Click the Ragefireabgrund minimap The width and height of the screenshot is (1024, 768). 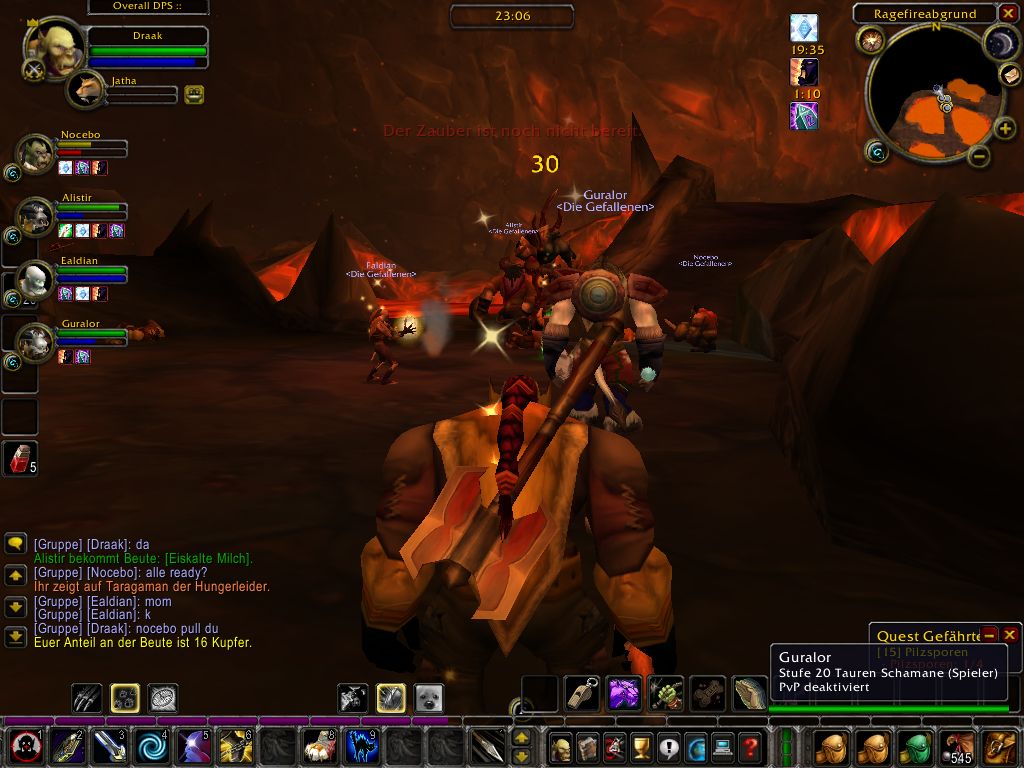click(x=935, y=95)
